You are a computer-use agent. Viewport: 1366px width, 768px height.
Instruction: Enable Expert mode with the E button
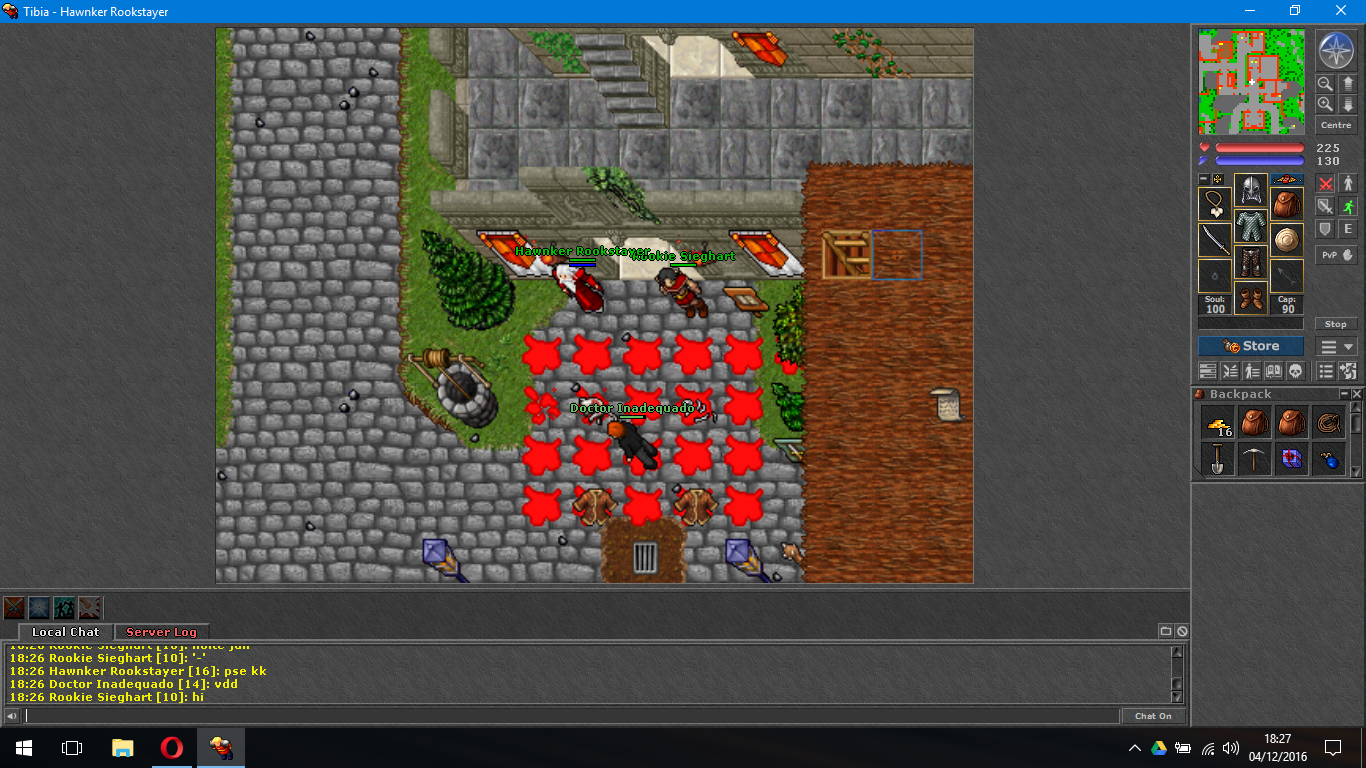click(1347, 229)
